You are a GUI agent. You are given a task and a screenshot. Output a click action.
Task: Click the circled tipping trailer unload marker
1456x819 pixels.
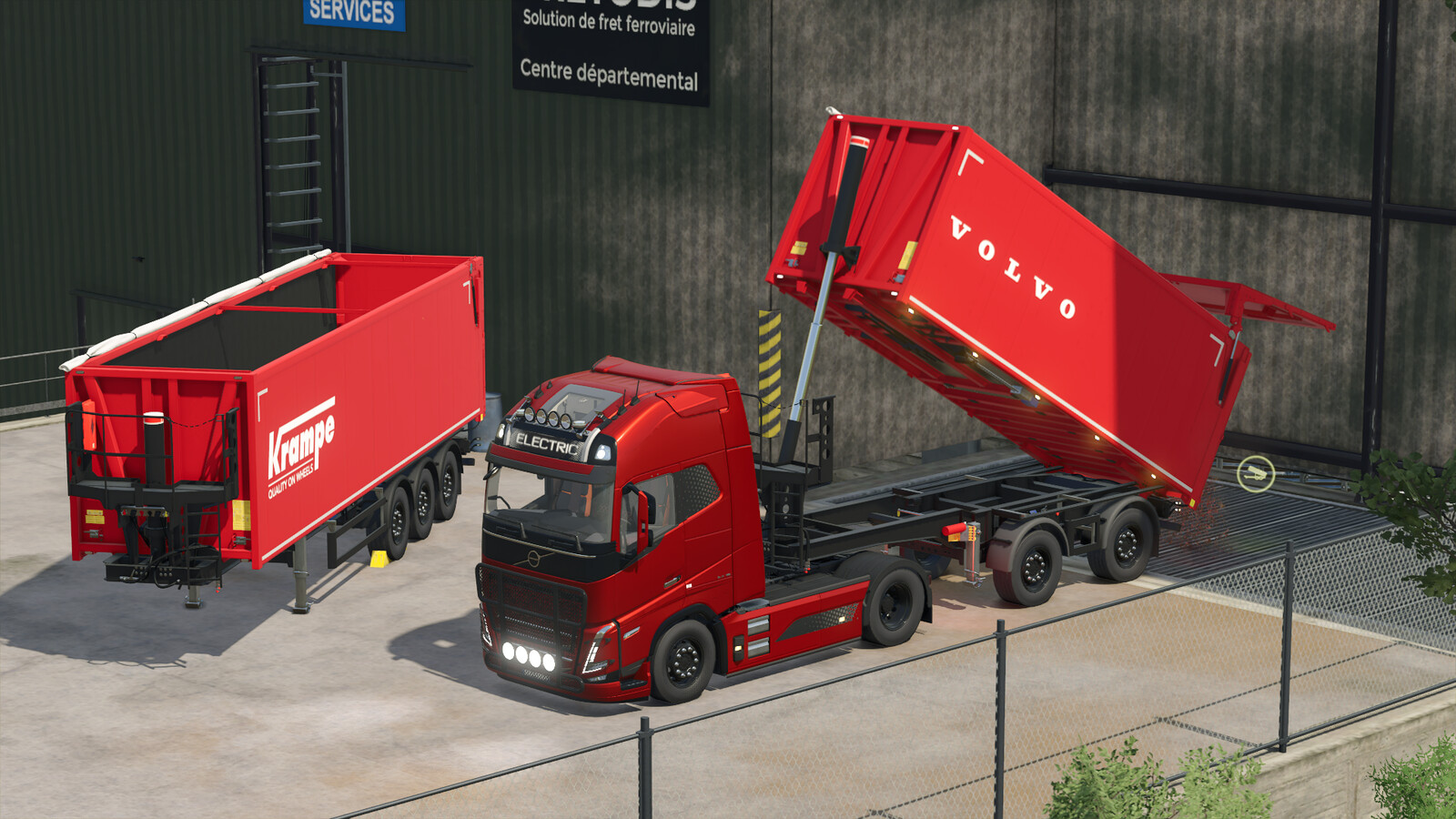[1255, 473]
